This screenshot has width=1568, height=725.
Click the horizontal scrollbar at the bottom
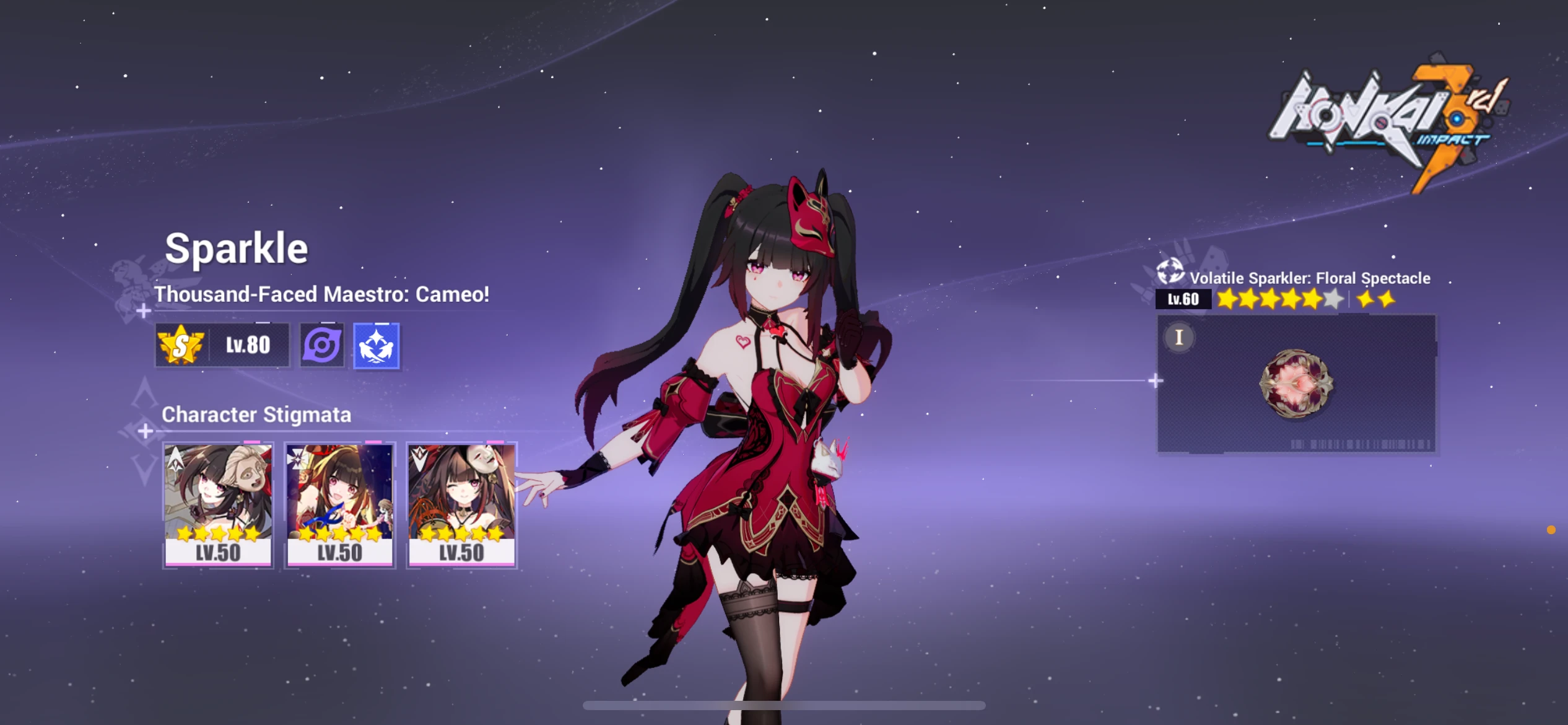(x=783, y=705)
